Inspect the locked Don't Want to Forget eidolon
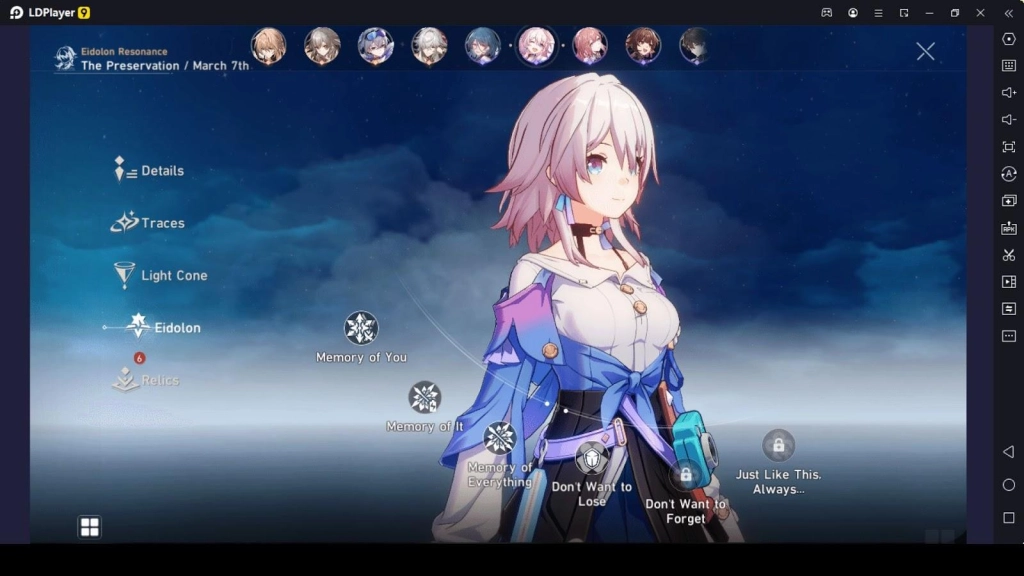Viewport: 1024px width, 576px height. pyautogui.click(x=686, y=474)
